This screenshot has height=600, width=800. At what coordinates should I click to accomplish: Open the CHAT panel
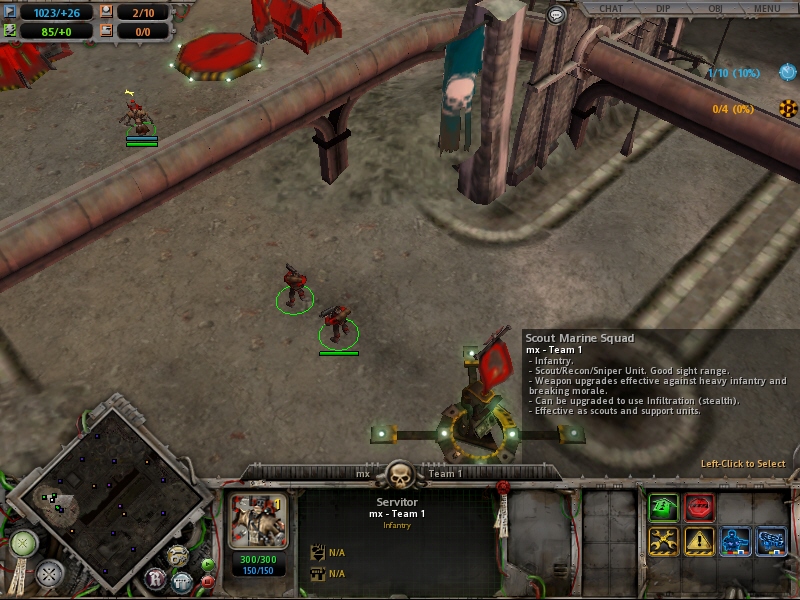[x=610, y=9]
